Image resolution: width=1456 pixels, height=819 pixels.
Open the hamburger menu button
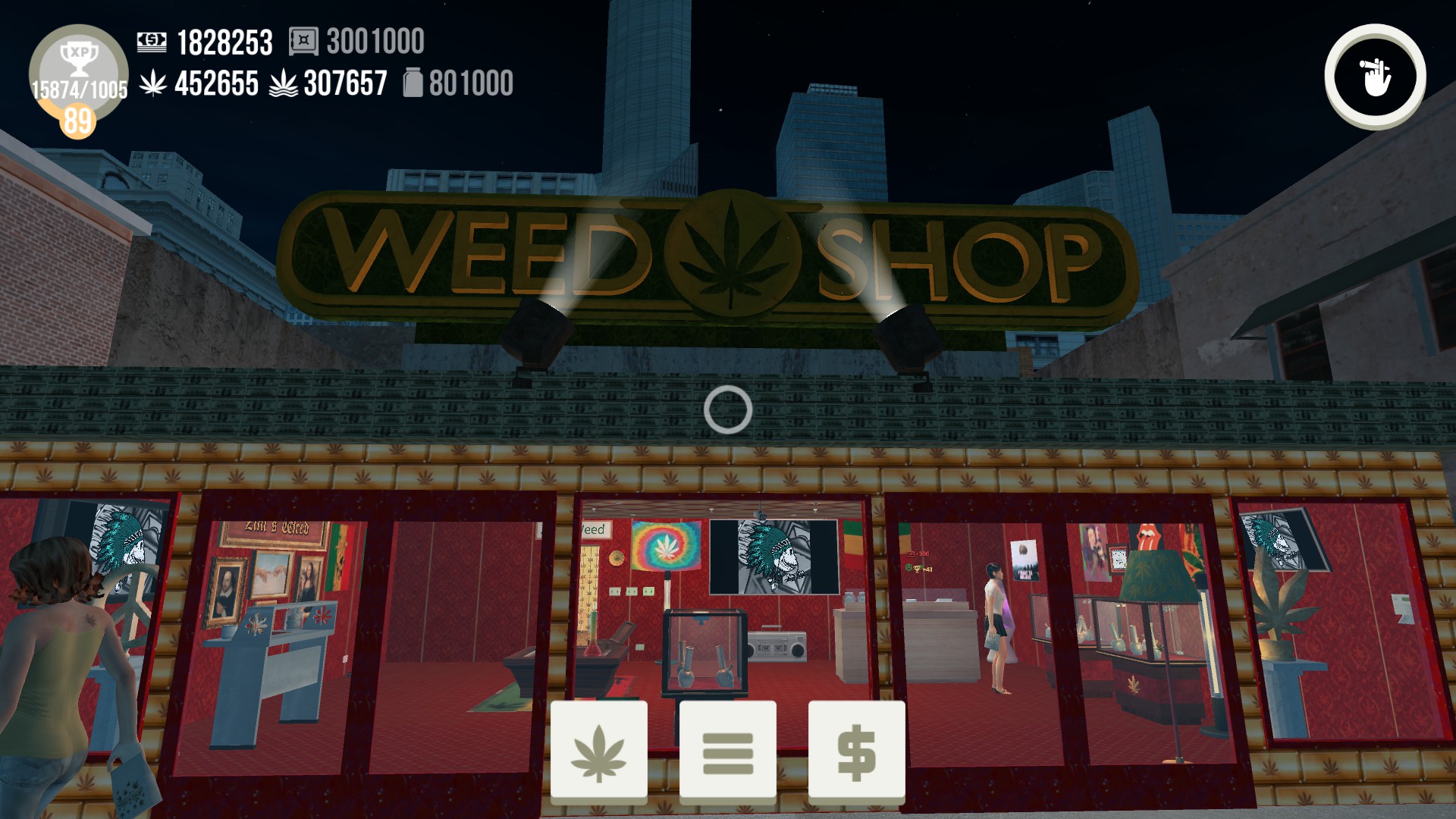727,752
